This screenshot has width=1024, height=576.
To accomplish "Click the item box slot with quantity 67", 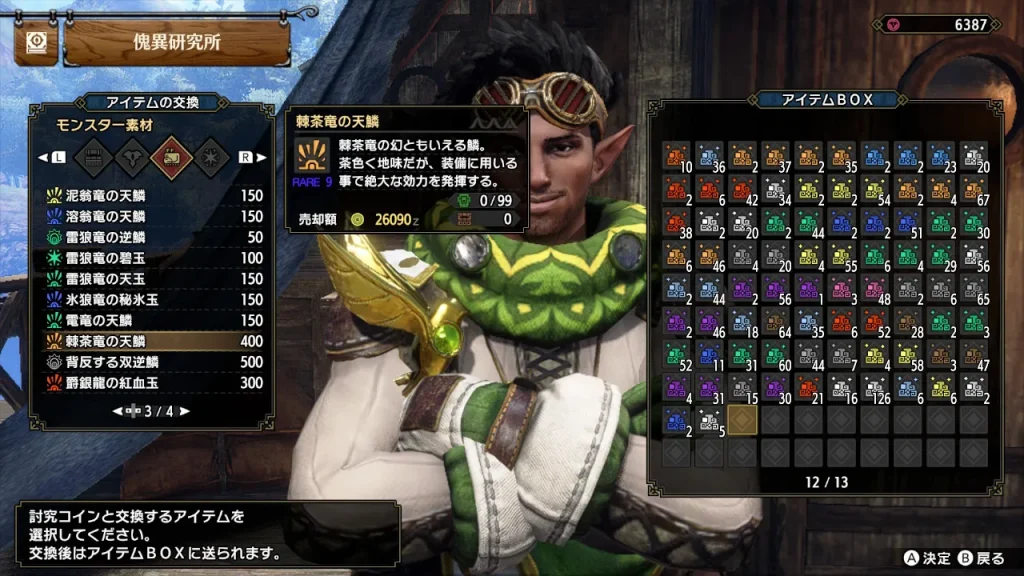I will pyautogui.click(x=975, y=191).
